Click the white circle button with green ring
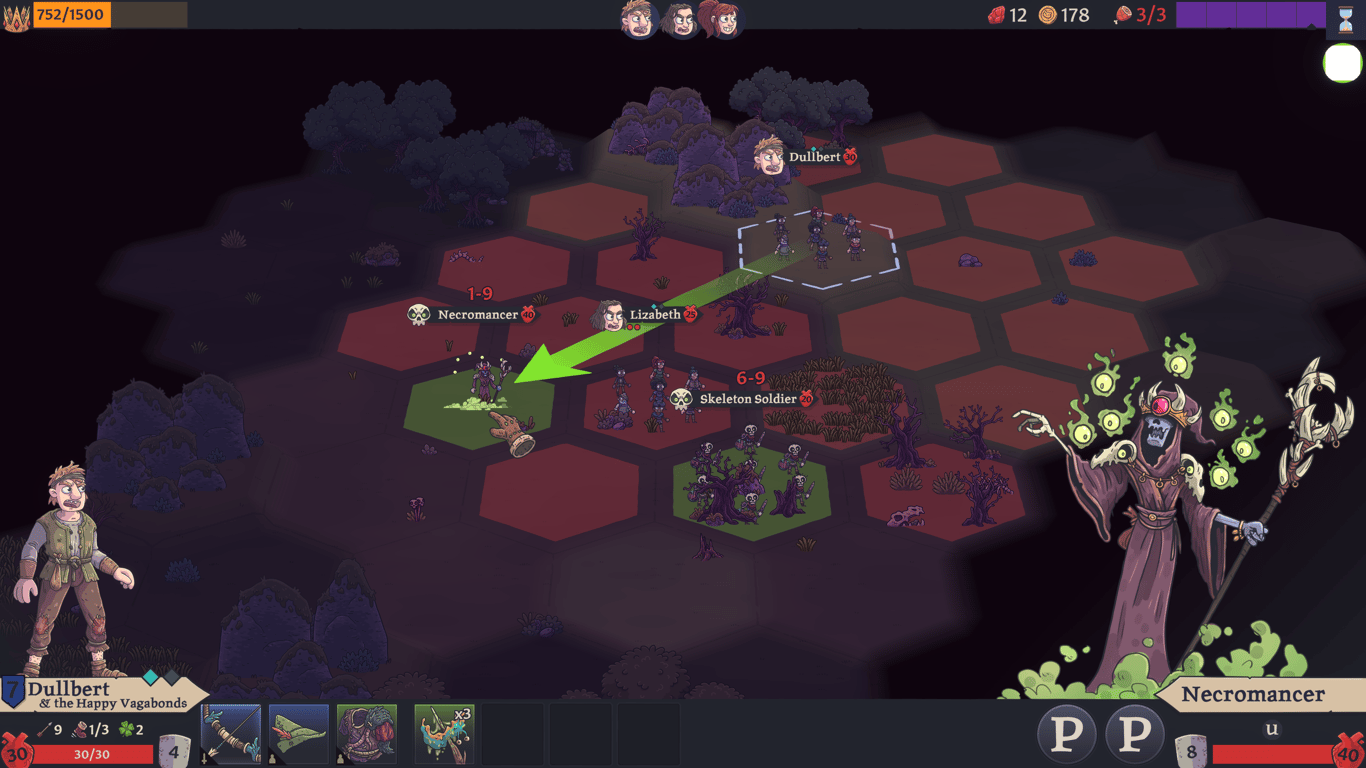Screen dimensions: 1366x768 (x=1342, y=63)
